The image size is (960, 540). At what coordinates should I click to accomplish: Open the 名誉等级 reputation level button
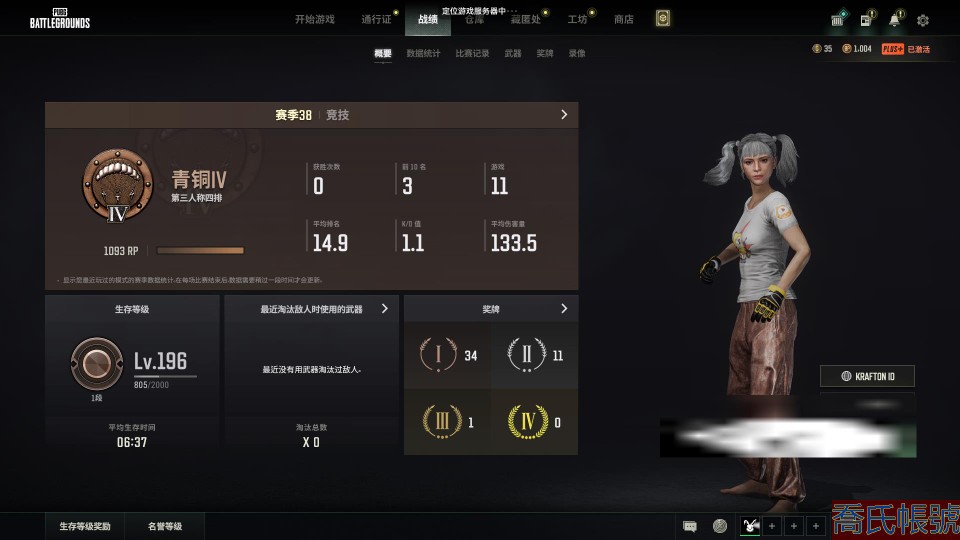[166, 526]
